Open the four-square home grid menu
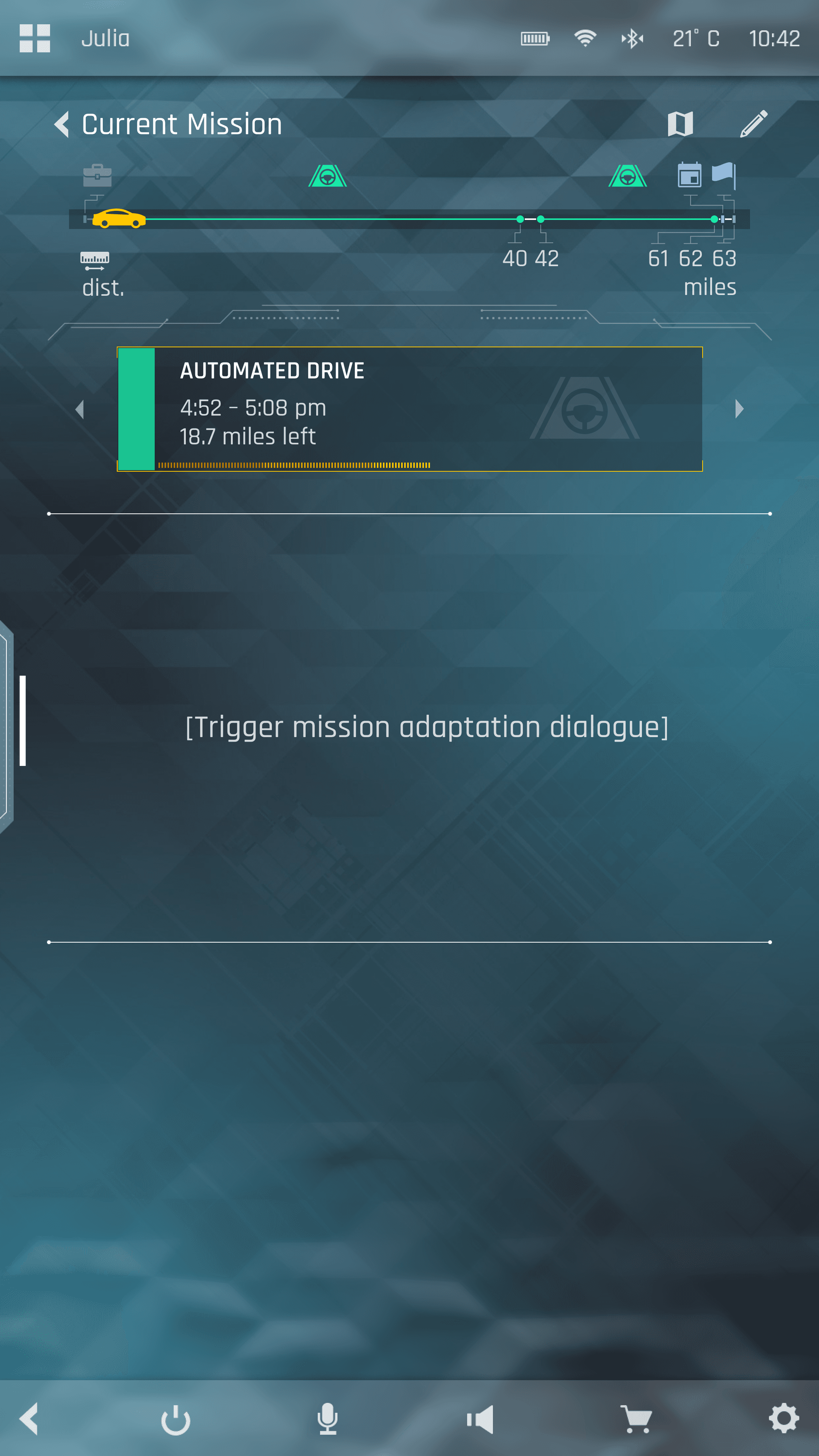 35,38
